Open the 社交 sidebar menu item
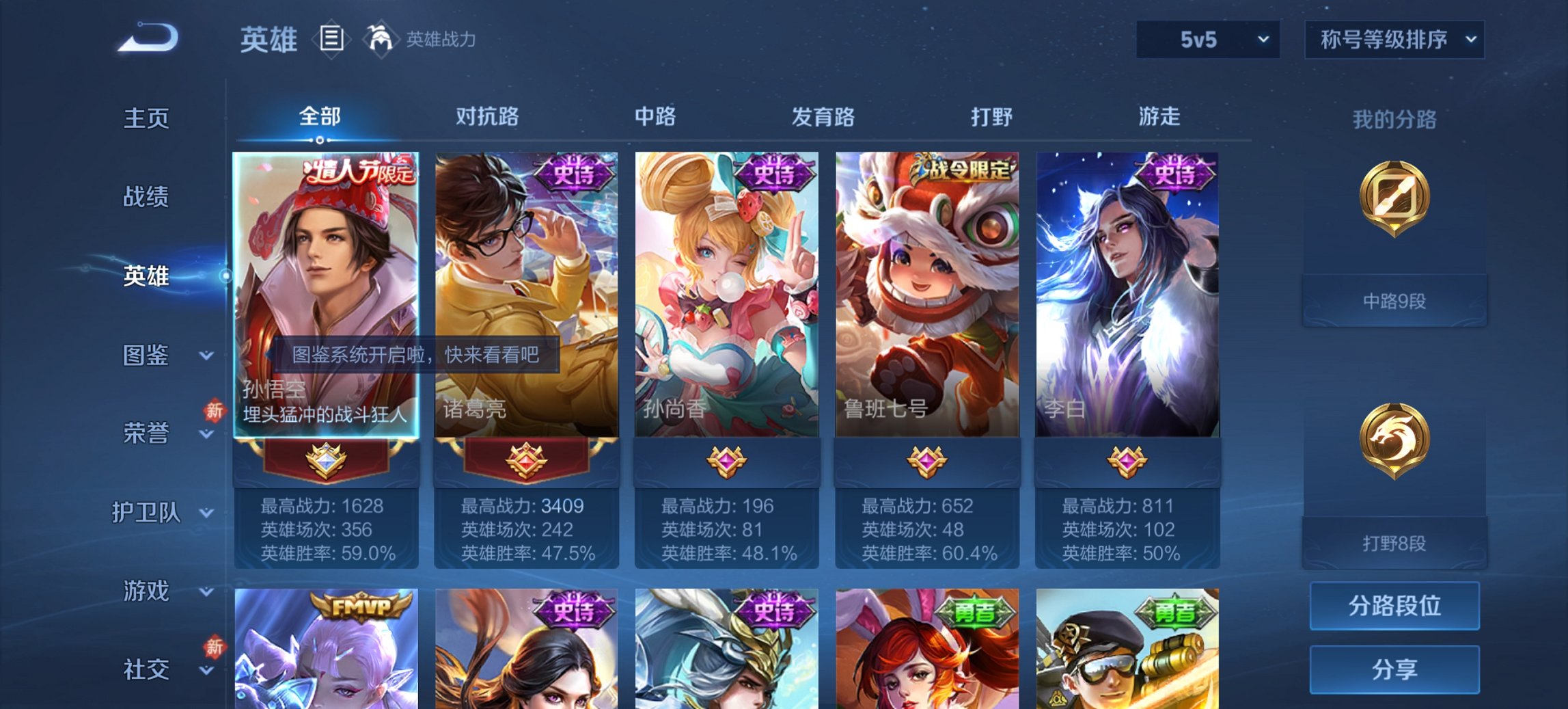Viewport: 1568px width, 709px height. [146, 667]
